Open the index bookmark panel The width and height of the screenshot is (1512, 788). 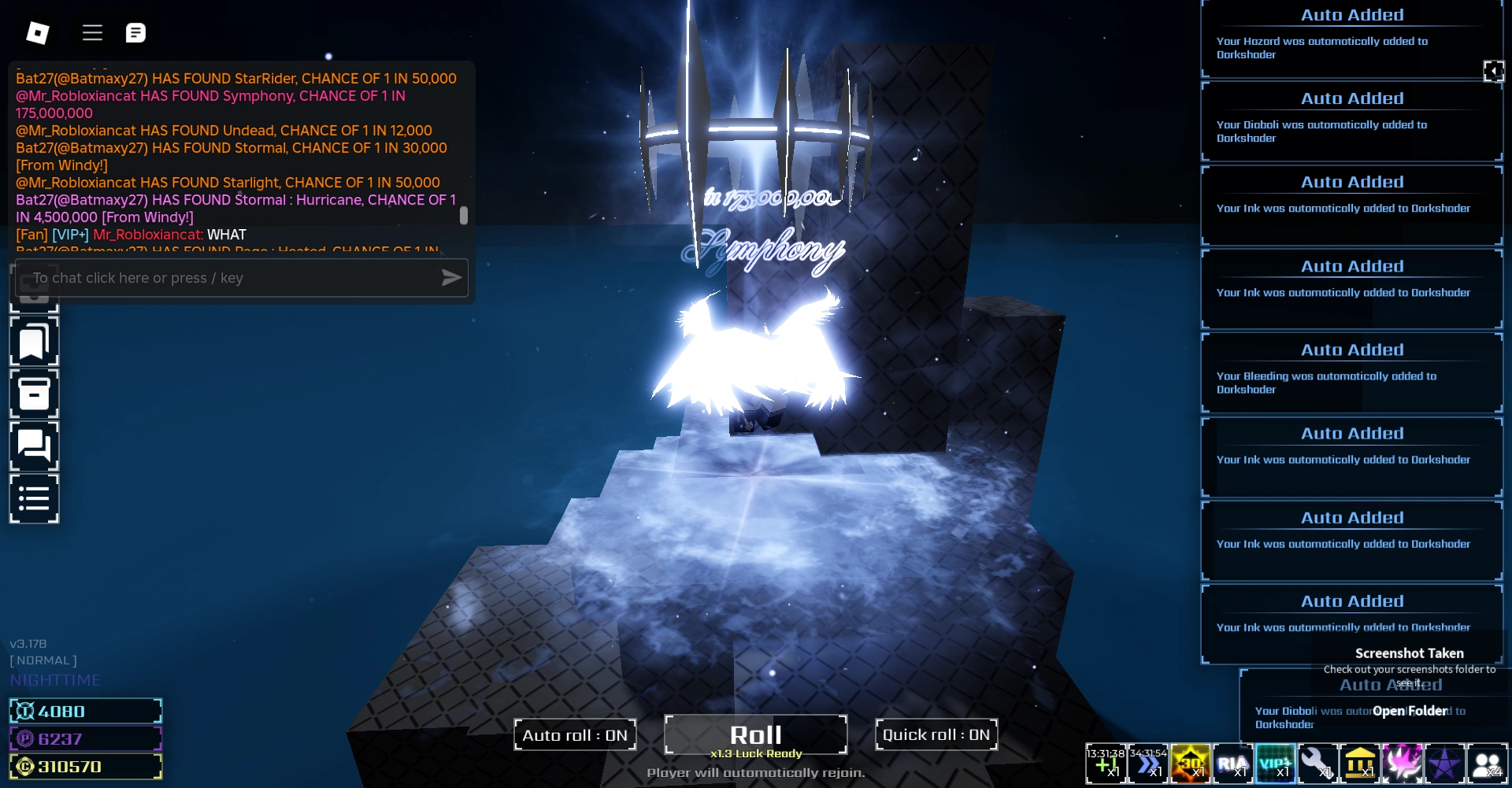(x=34, y=342)
